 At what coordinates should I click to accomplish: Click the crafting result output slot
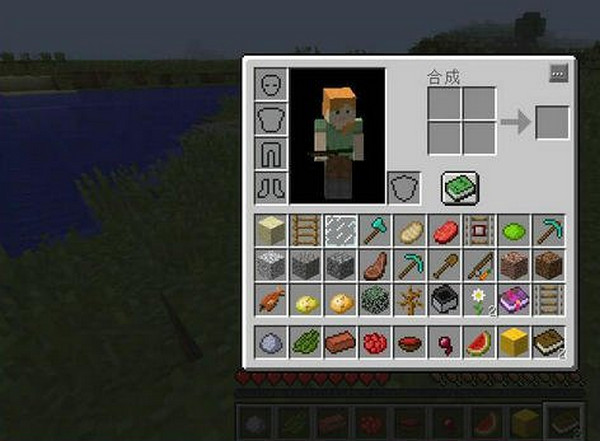coord(552,122)
